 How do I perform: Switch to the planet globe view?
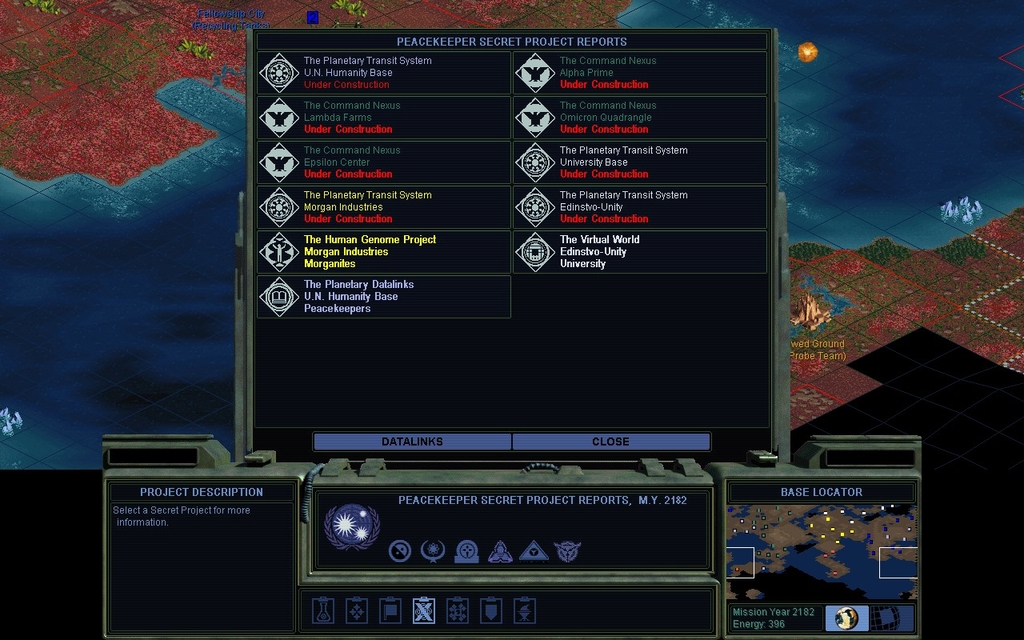click(x=847, y=618)
